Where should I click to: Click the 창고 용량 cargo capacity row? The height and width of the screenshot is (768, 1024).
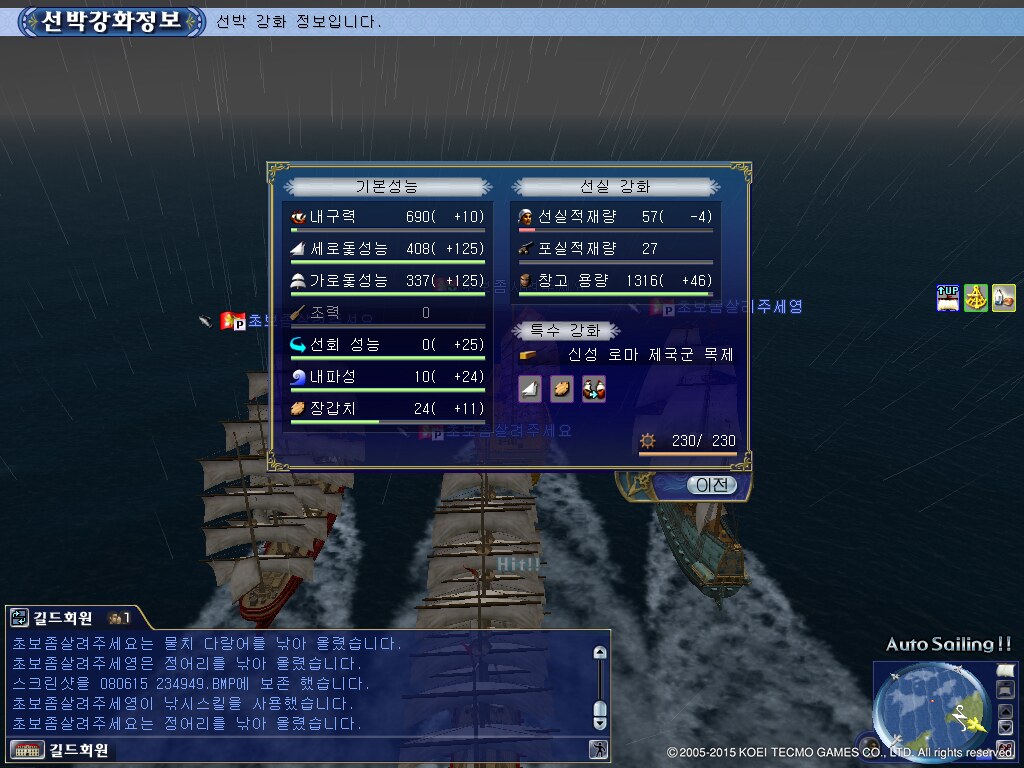click(615, 281)
